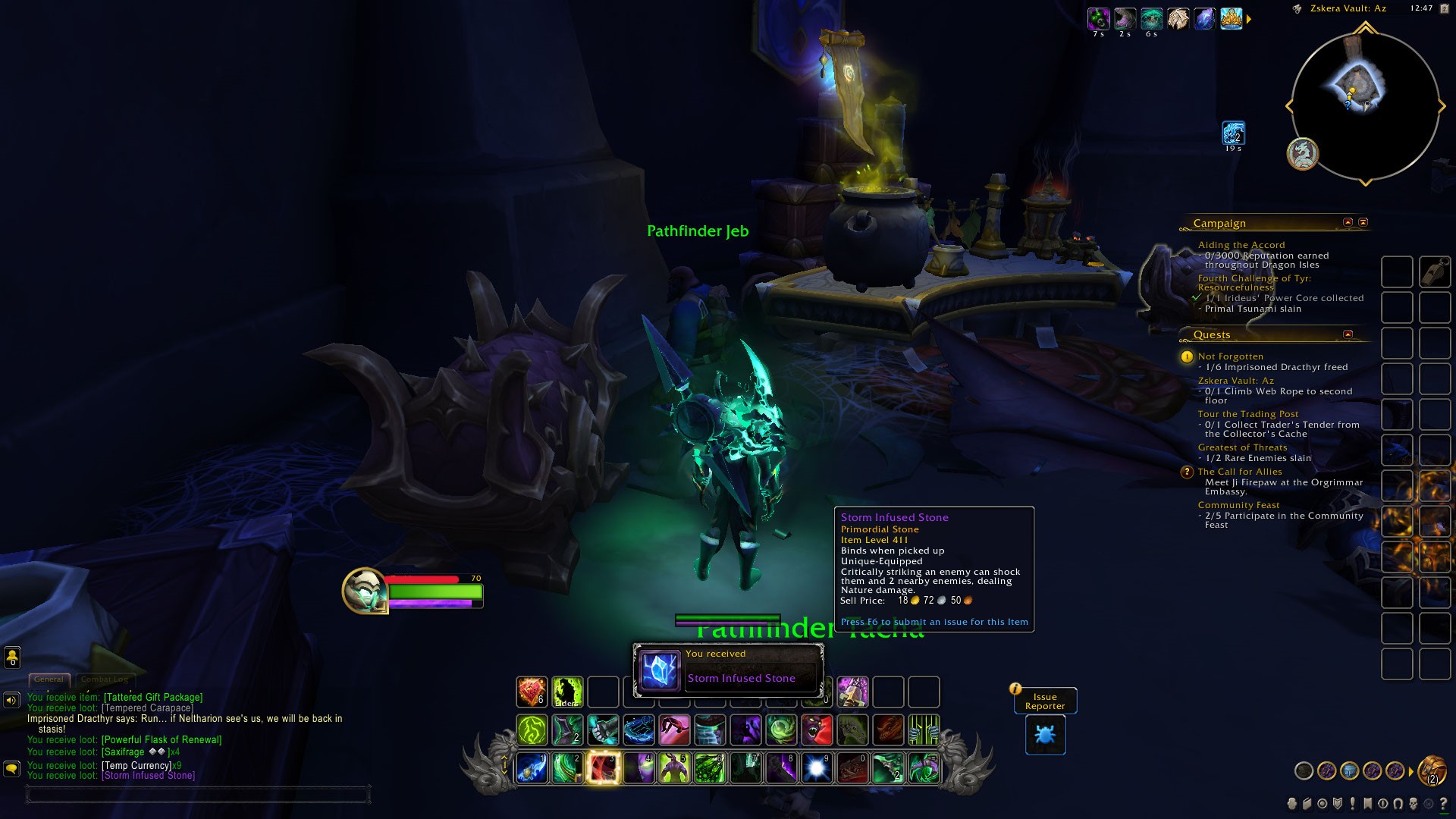Switch to the Combat Log chat tab
The width and height of the screenshot is (1456, 819).
[105, 679]
